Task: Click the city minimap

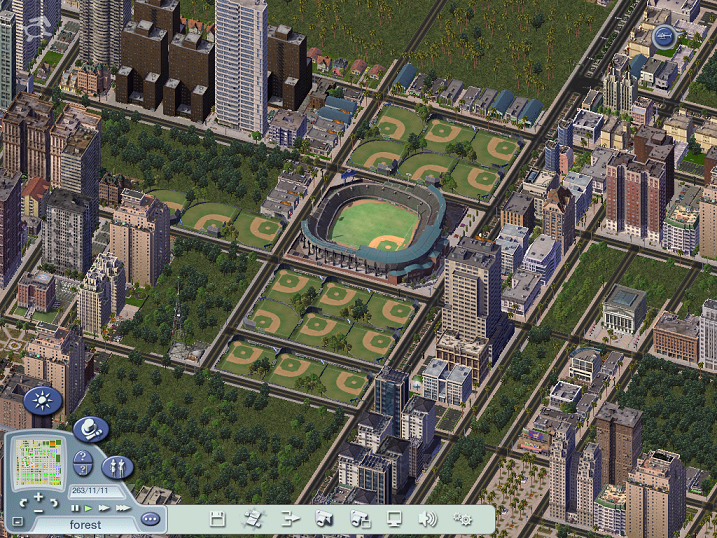Action: click(39, 463)
